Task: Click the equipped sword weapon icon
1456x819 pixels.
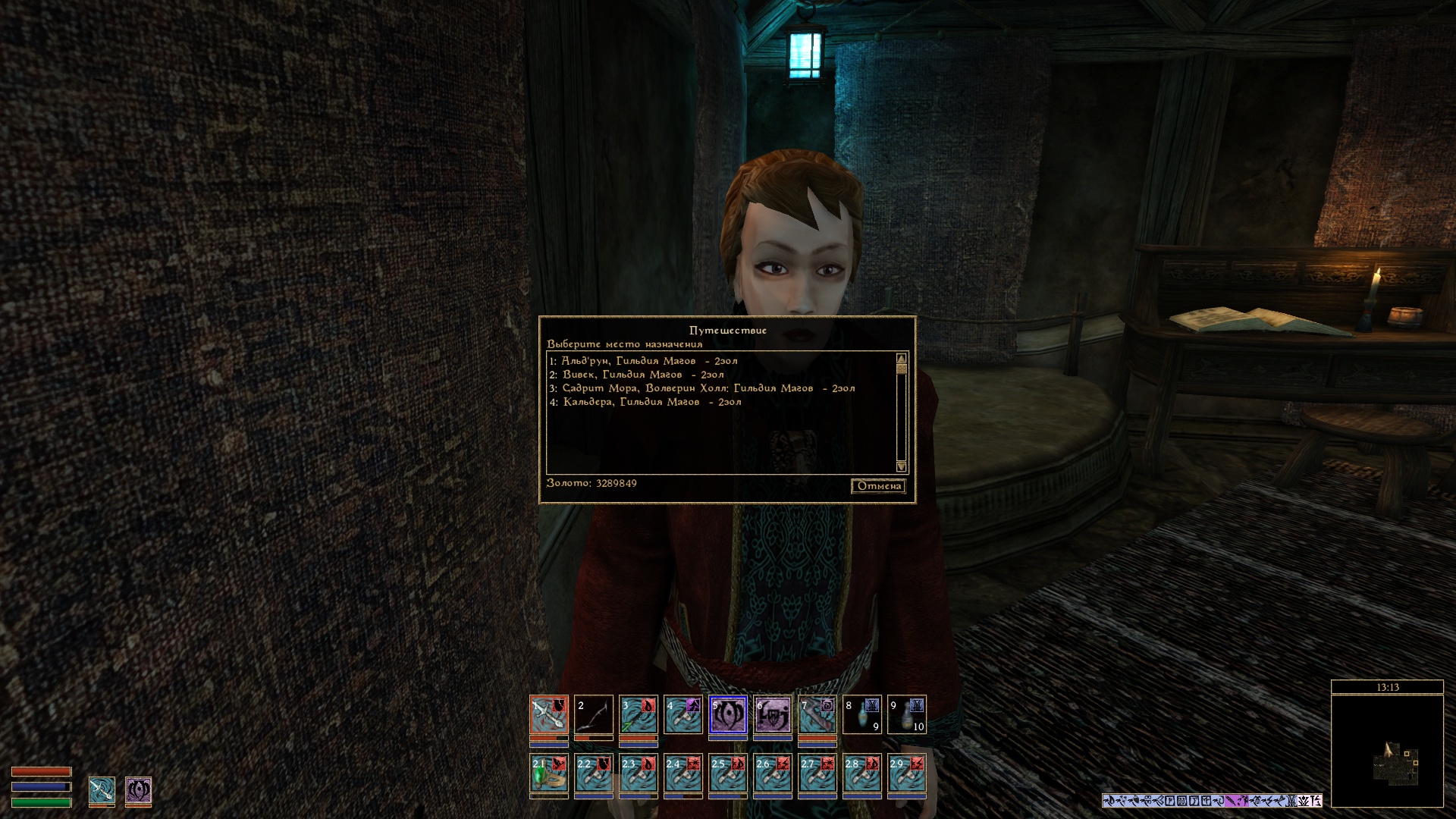Action: (x=102, y=790)
